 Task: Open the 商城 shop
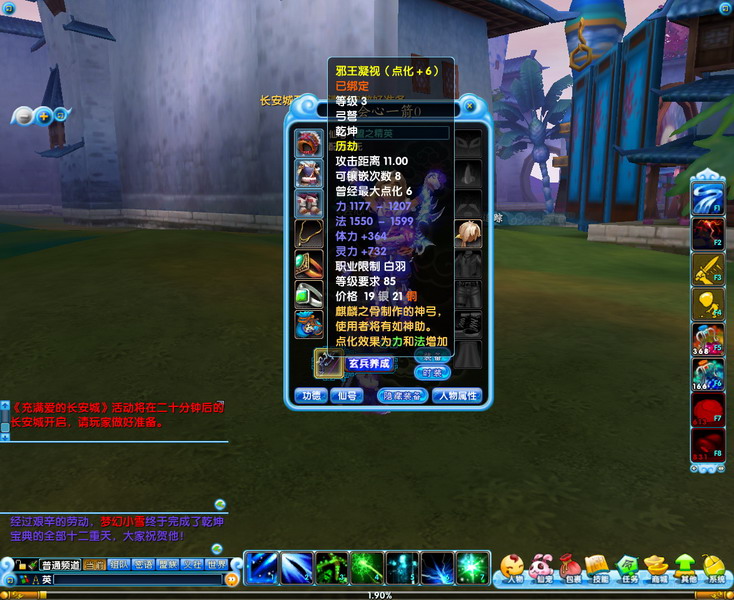point(656,568)
